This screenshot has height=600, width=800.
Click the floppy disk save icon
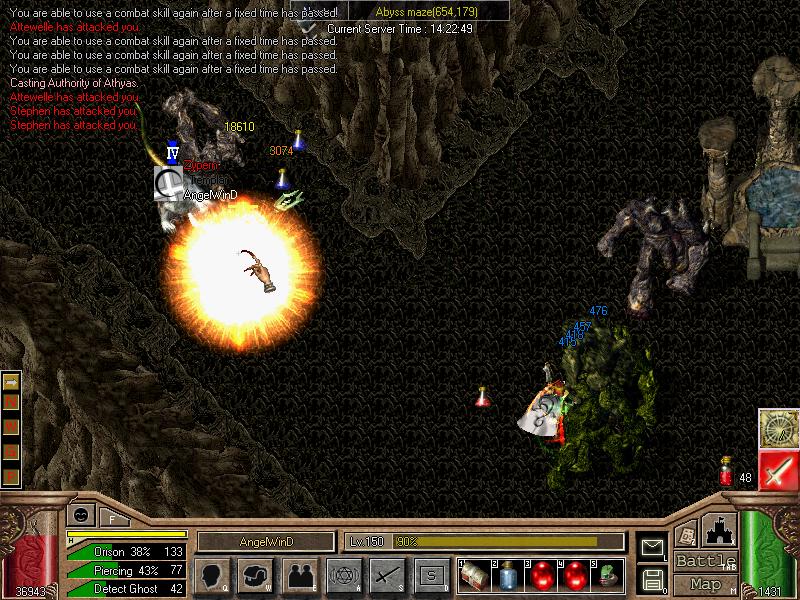pos(652,578)
